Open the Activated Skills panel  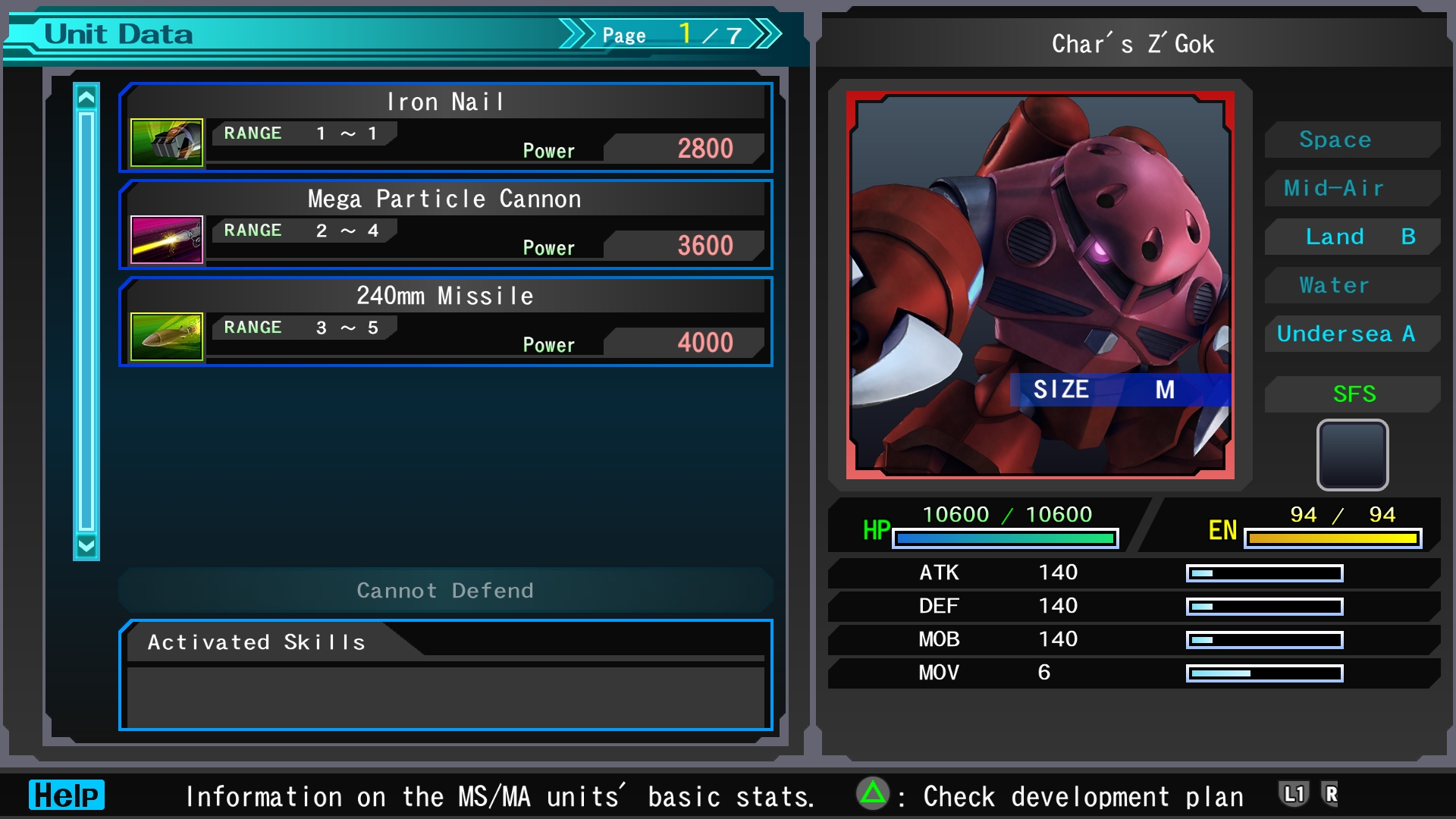coord(446,675)
